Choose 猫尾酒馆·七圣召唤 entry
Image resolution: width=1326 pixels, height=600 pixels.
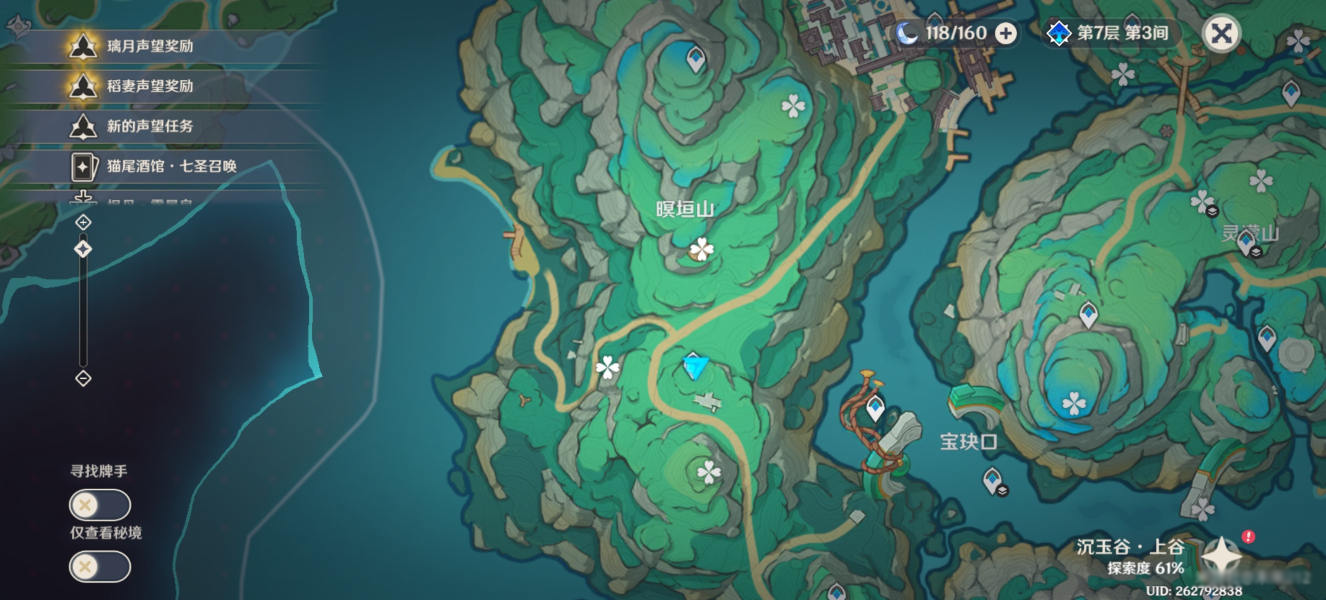click(150, 166)
